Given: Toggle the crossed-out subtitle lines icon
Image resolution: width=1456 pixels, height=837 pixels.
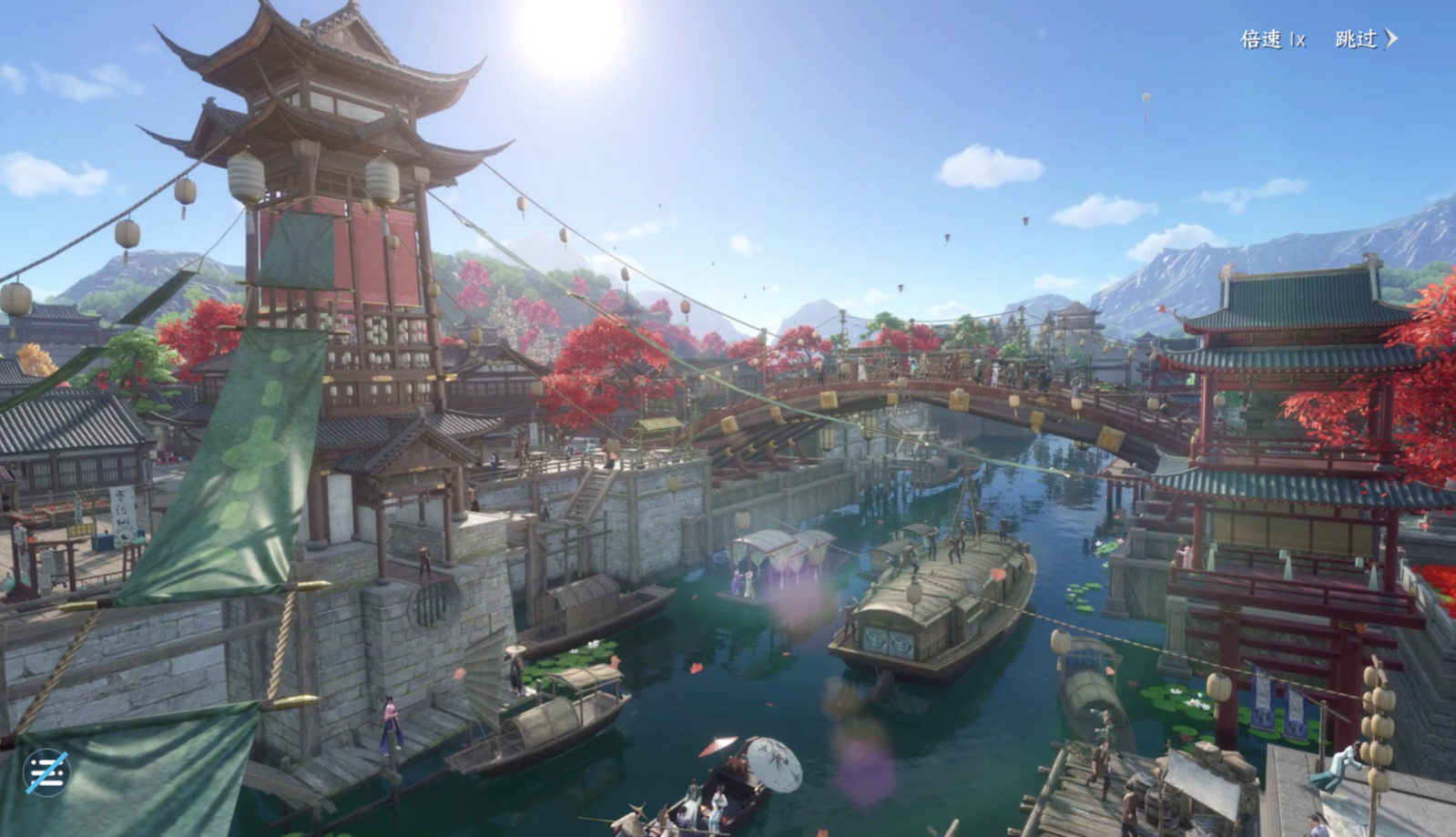Looking at the screenshot, I should tap(46, 773).
